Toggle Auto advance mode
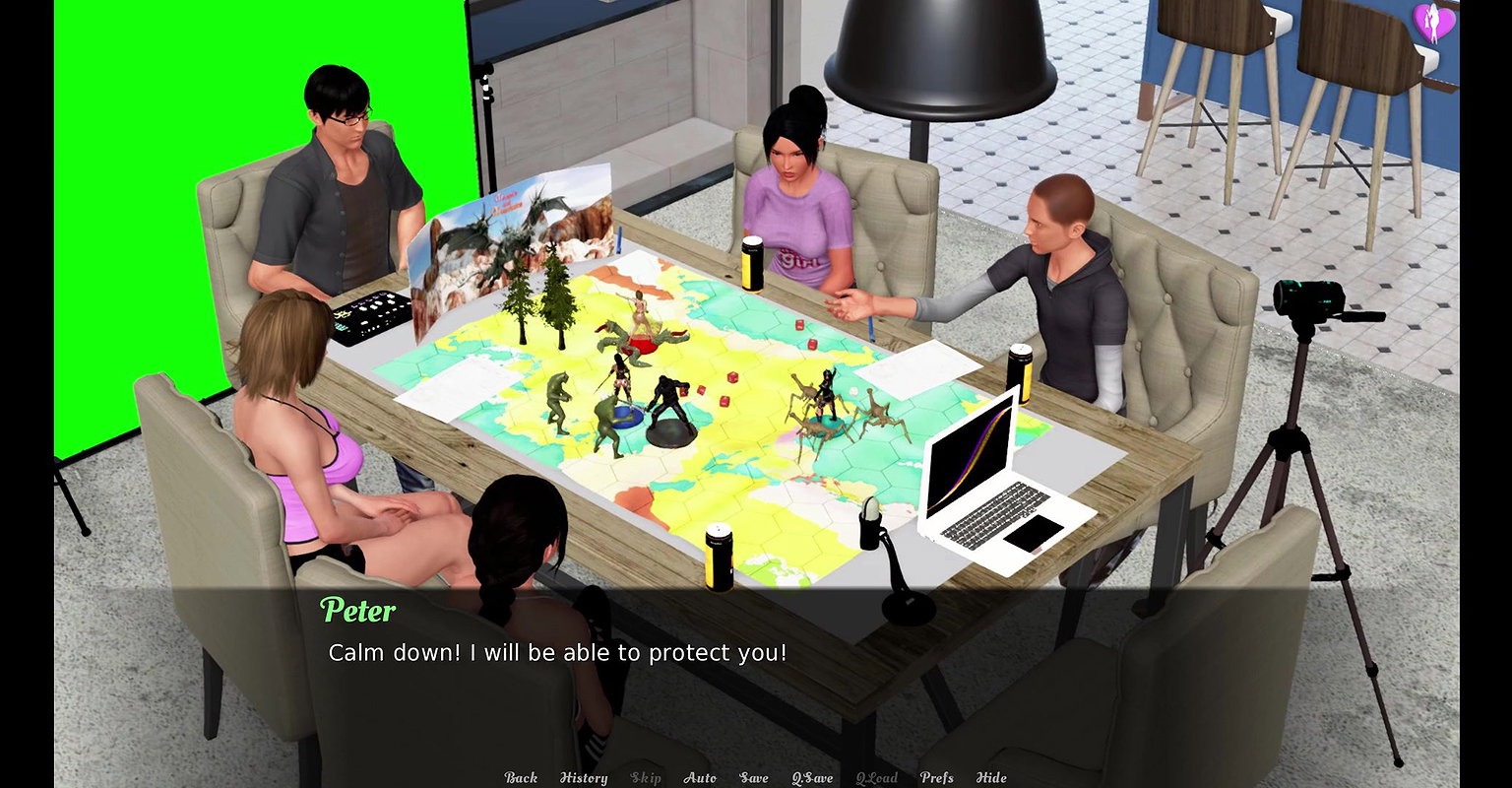1512x788 pixels. pyautogui.click(x=700, y=778)
